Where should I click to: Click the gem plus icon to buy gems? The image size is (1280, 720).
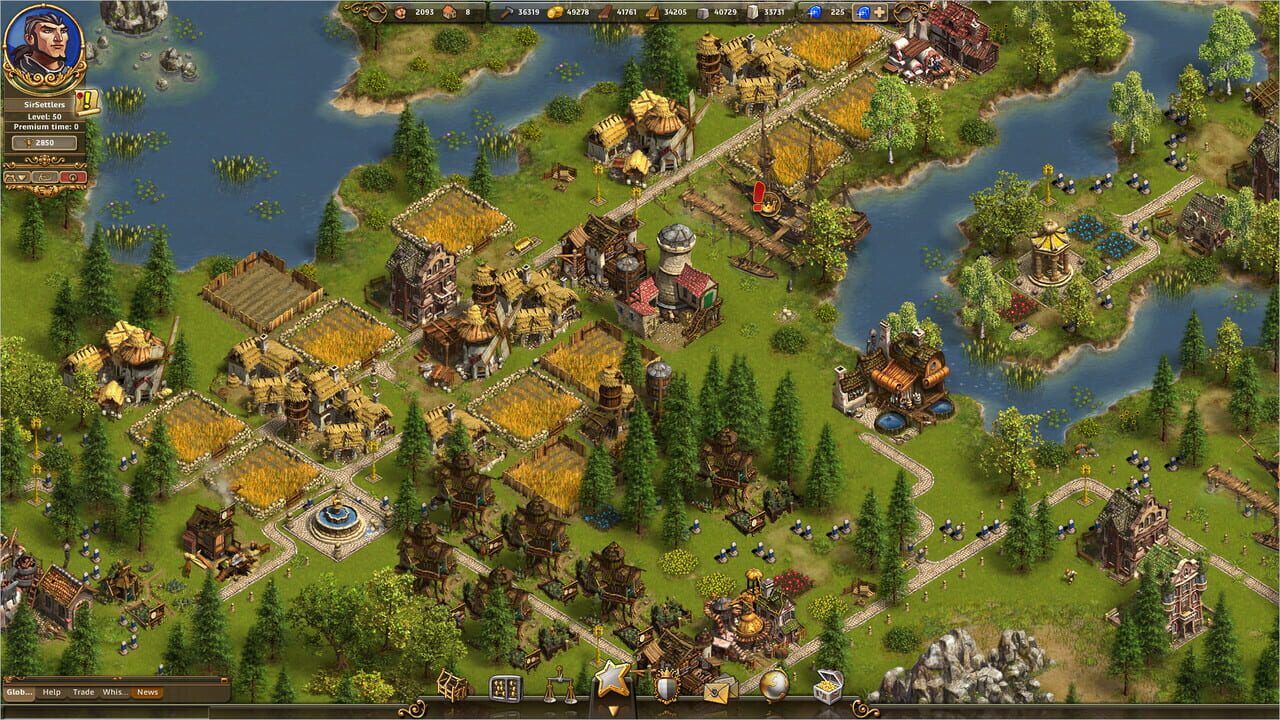tap(879, 12)
